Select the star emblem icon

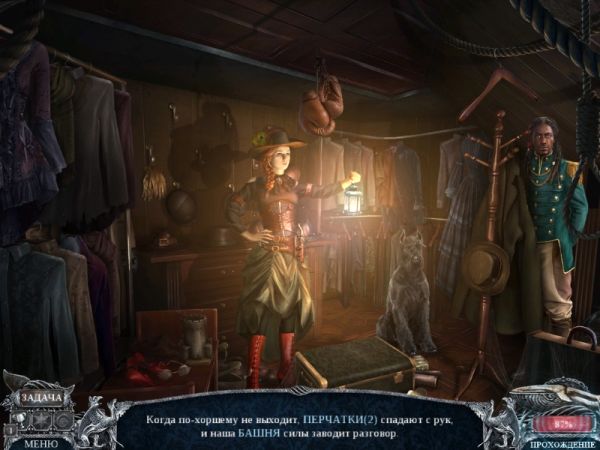(x=42, y=419)
